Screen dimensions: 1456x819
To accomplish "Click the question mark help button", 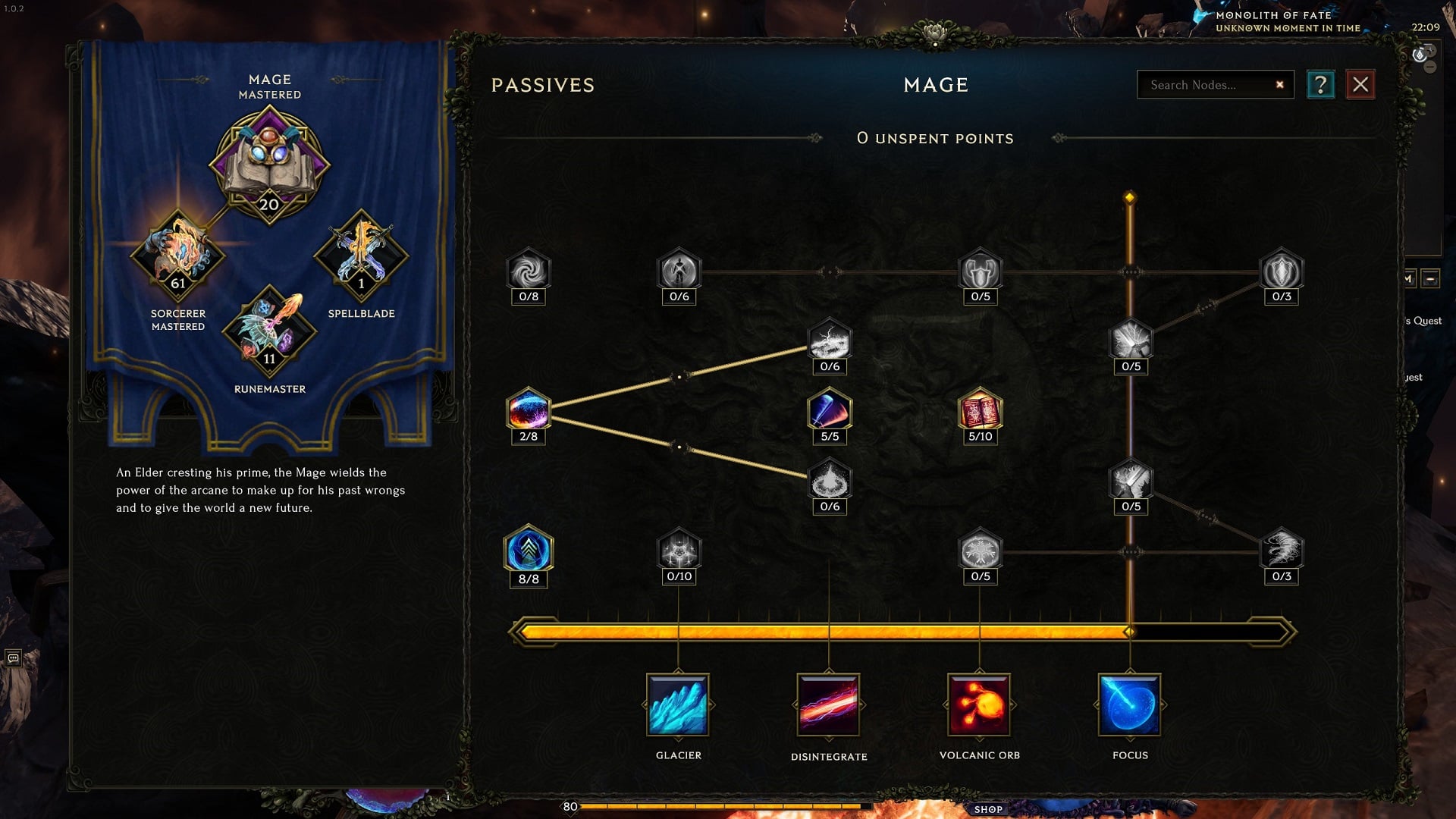I will click(1321, 84).
